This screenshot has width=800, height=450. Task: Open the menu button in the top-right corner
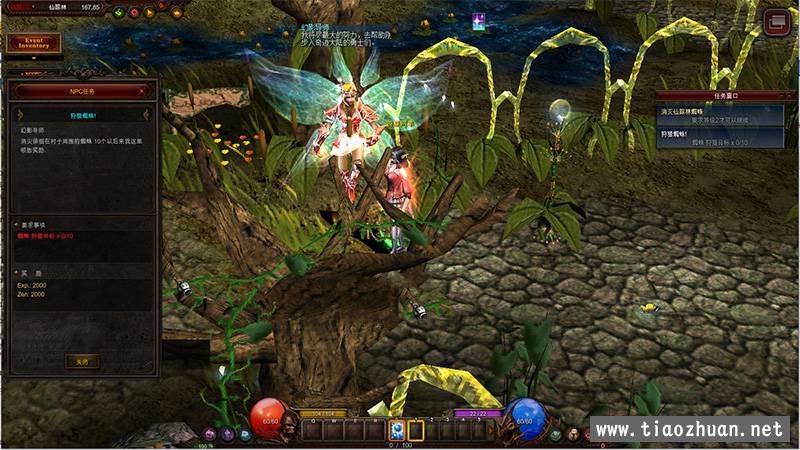(776, 22)
